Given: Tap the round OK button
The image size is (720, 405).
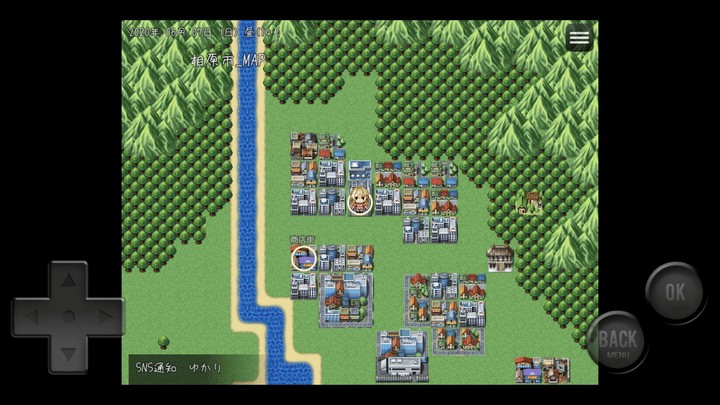Looking at the screenshot, I should 675,292.
